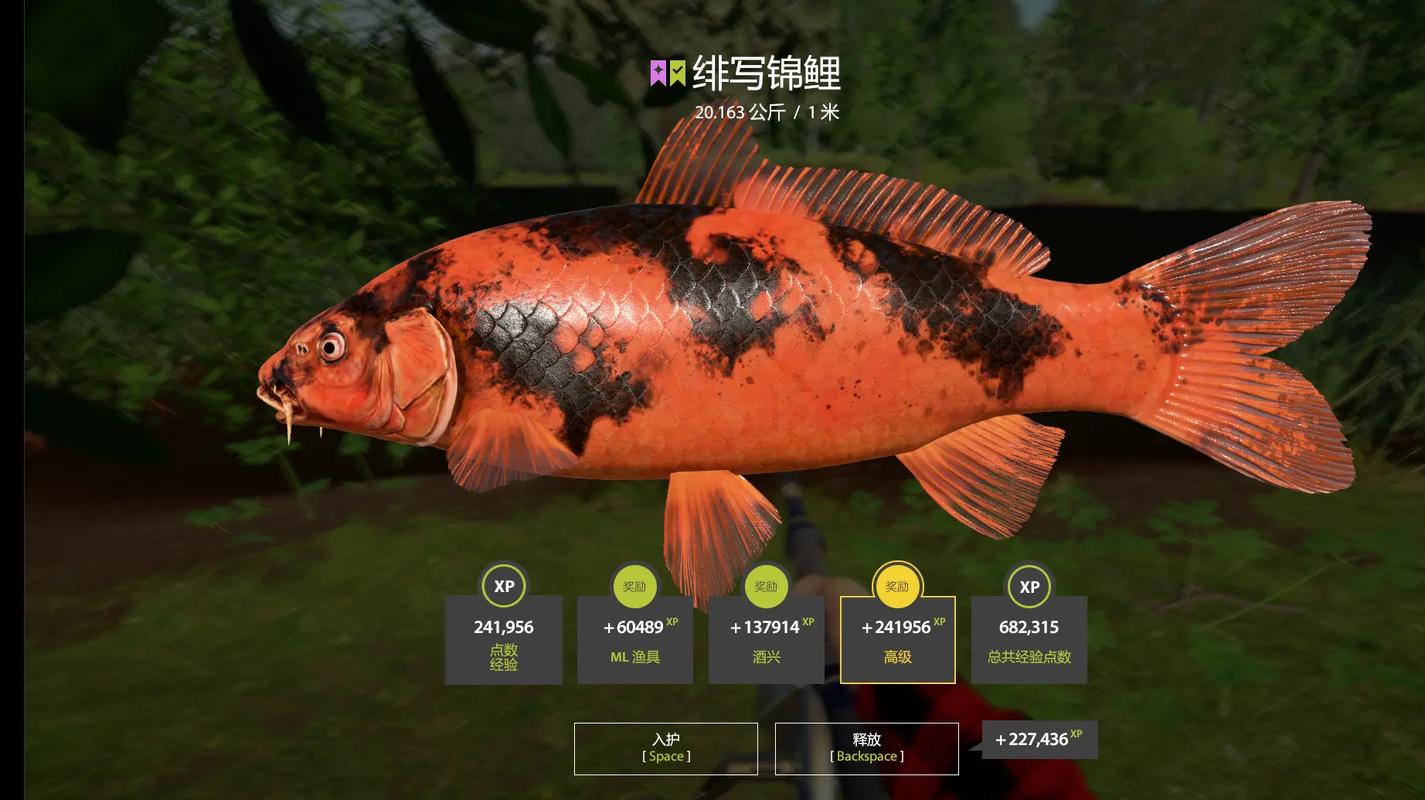Click the [ Space ] hint inside the keepnet button
The height and width of the screenshot is (800, 1425).
[664, 756]
